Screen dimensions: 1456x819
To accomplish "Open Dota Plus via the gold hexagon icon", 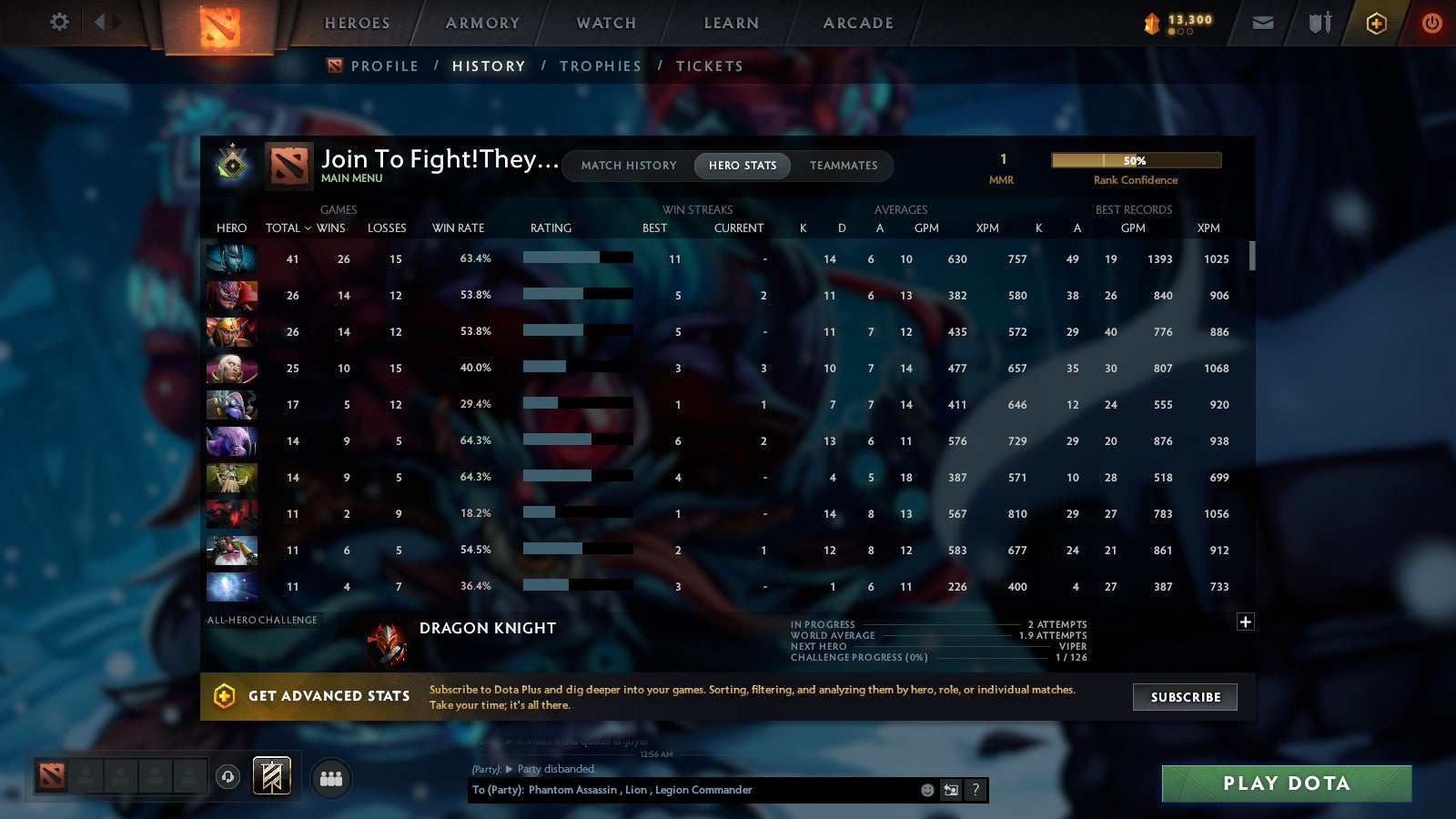I will click(x=1374, y=23).
